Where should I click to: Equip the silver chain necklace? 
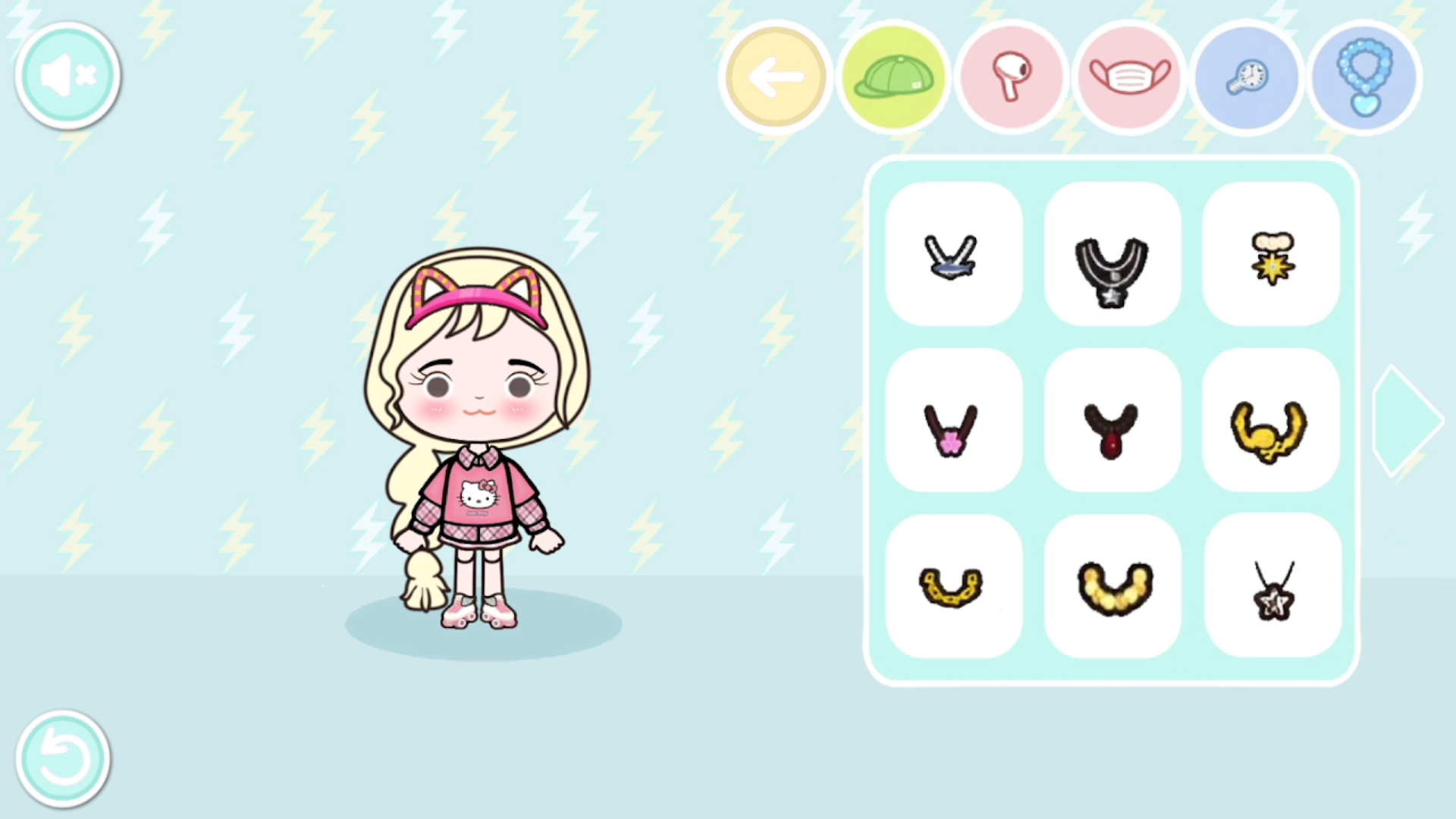(x=953, y=256)
